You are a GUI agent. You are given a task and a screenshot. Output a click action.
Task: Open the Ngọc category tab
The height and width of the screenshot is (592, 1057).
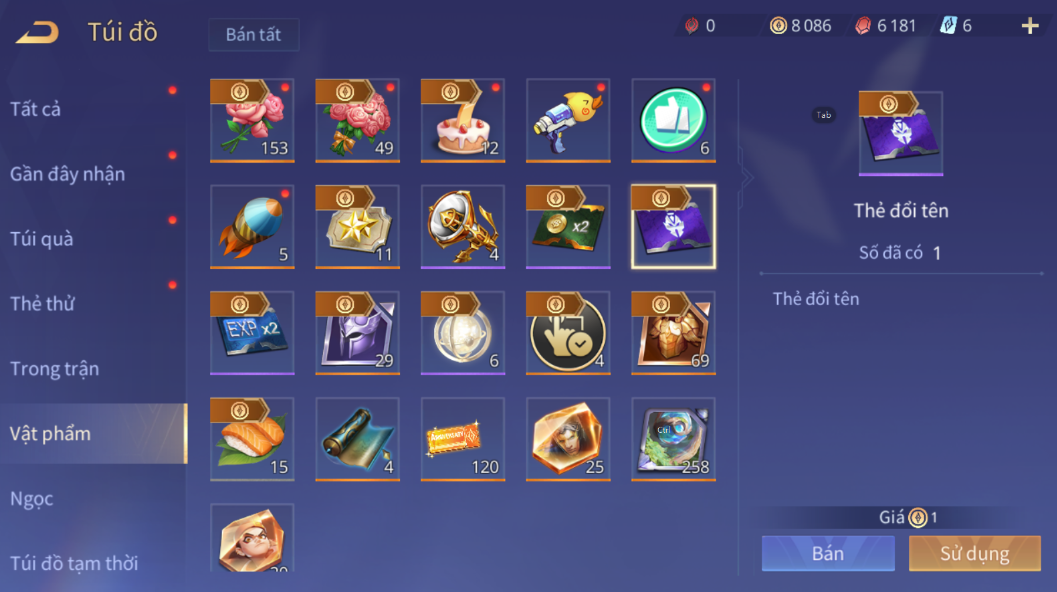point(31,498)
